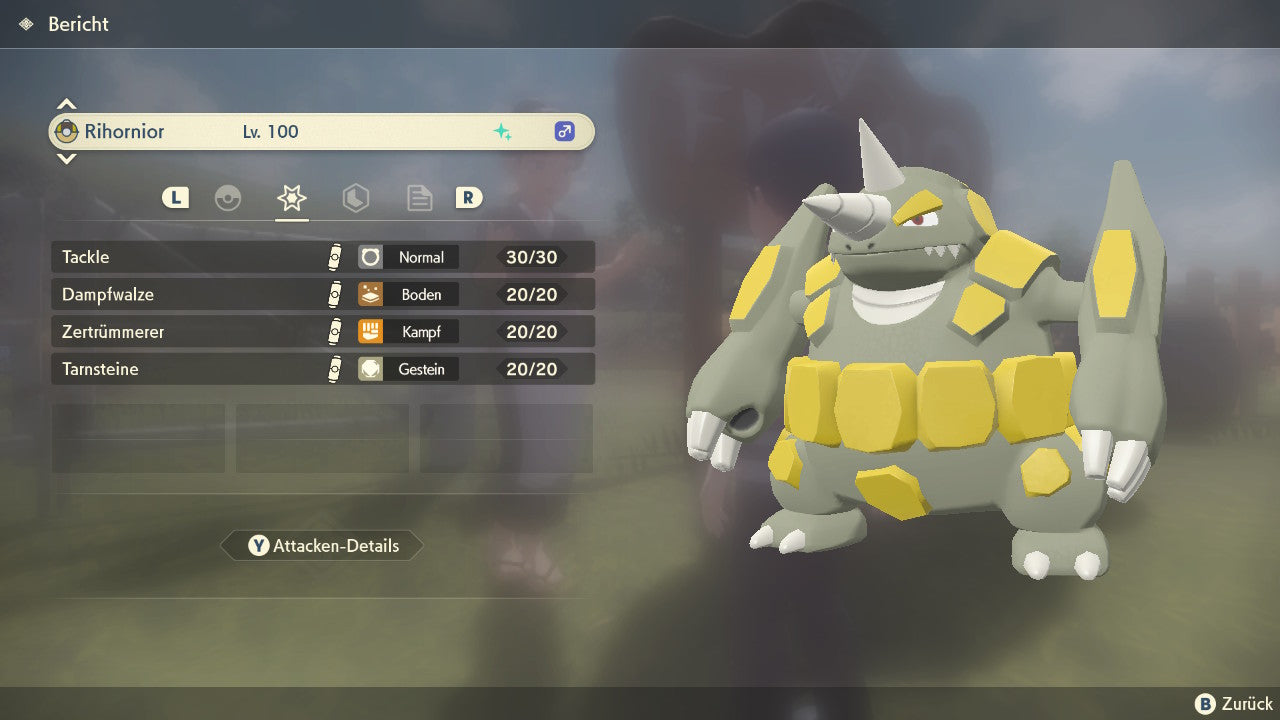Show the next Pokémon with down arrow

[66, 158]
